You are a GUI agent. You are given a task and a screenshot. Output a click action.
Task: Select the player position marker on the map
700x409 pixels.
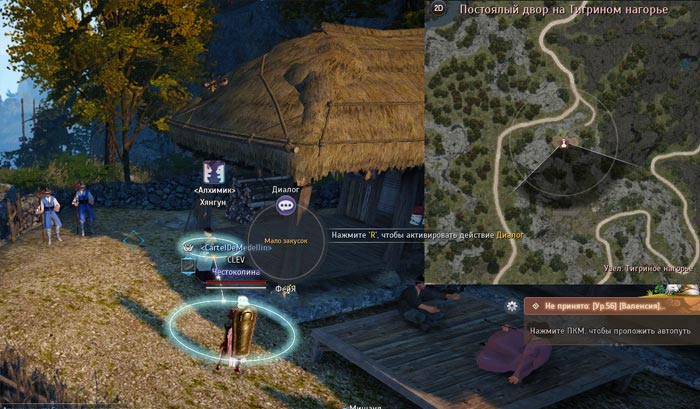[563, 144]
